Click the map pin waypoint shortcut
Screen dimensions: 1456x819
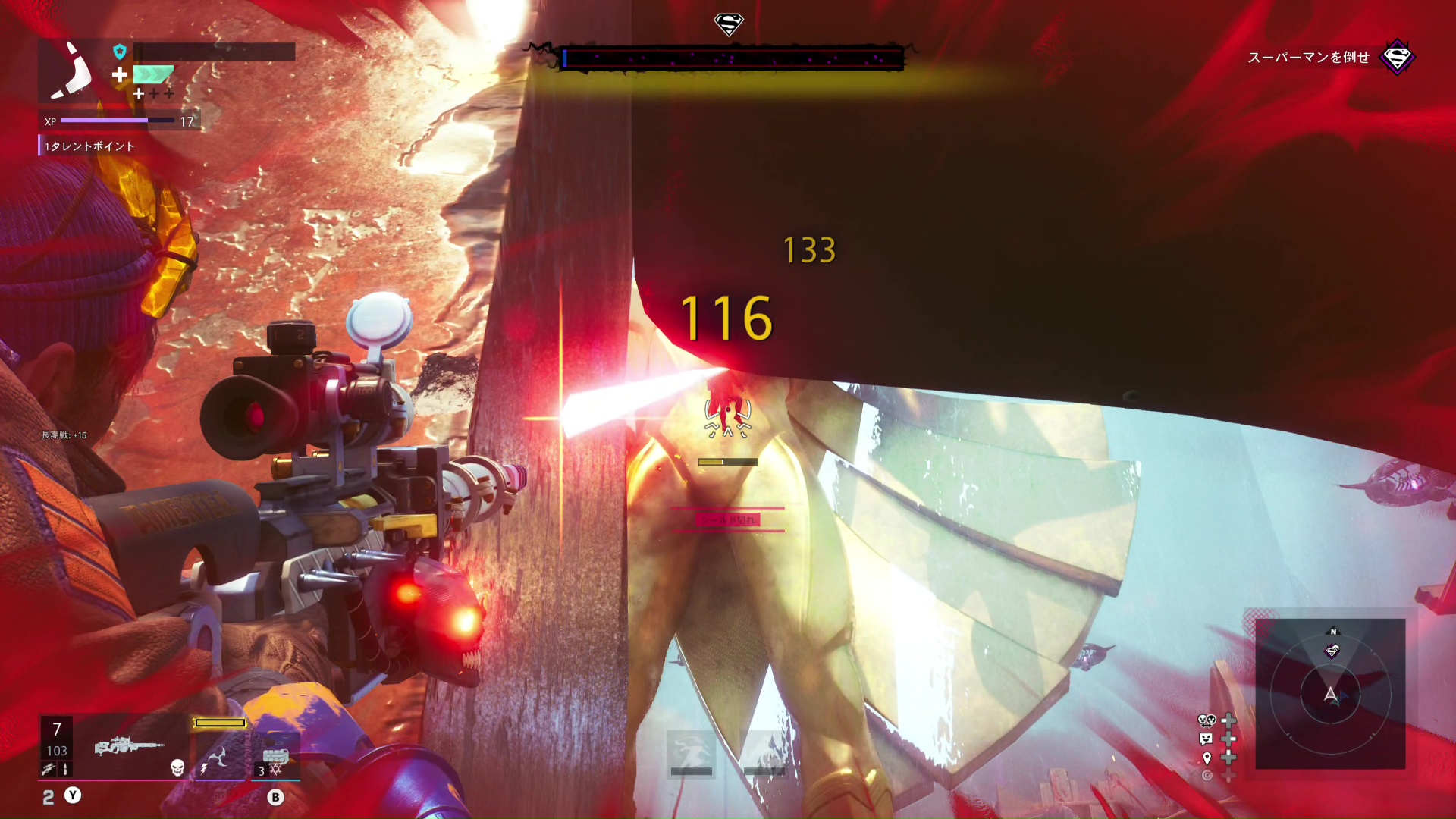click(1207, 758)
